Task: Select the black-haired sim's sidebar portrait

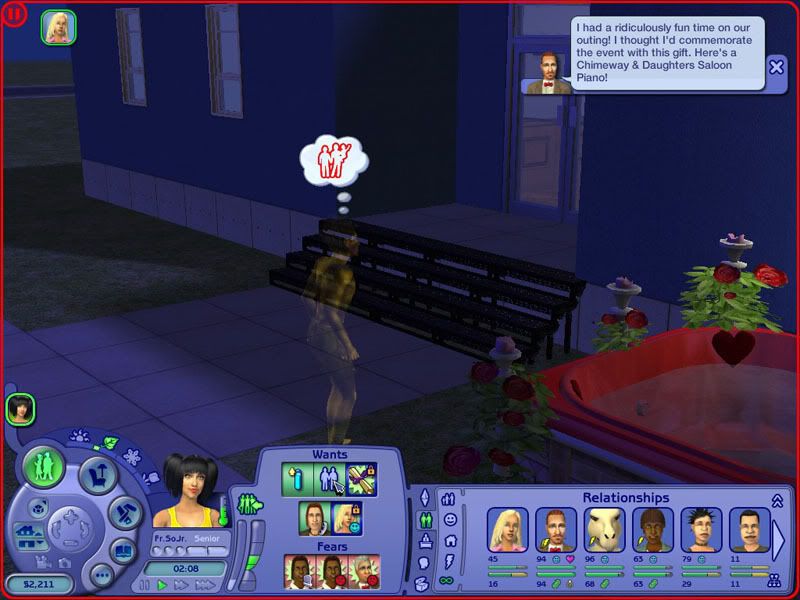Action: click(x=20, y=408)
